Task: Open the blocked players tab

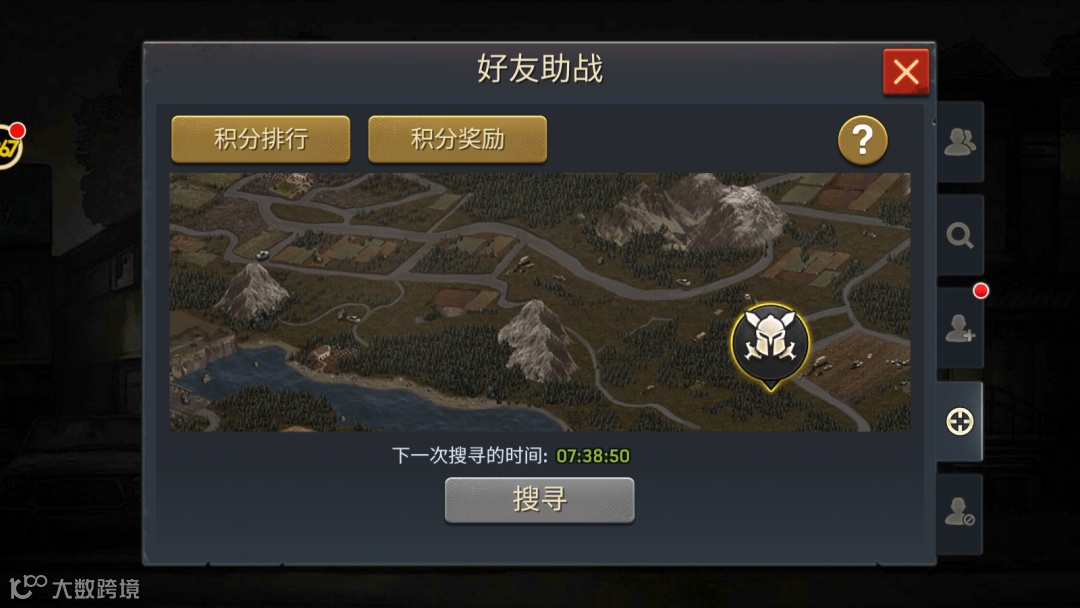Action: [960, 514]
